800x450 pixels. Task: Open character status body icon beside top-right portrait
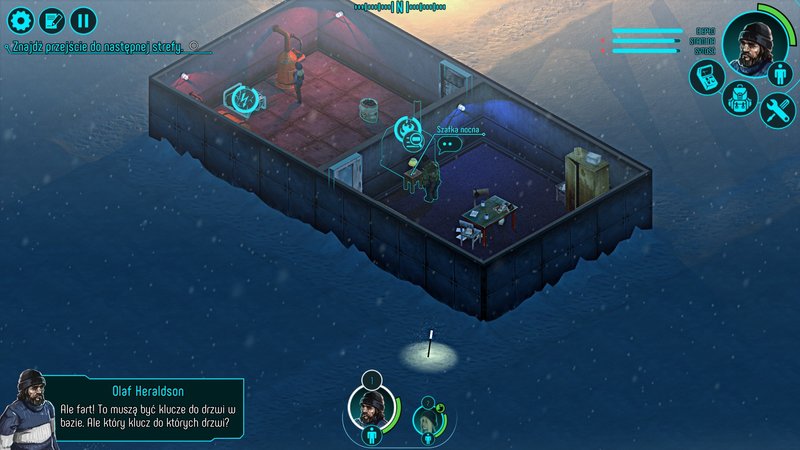coord(779,73)
